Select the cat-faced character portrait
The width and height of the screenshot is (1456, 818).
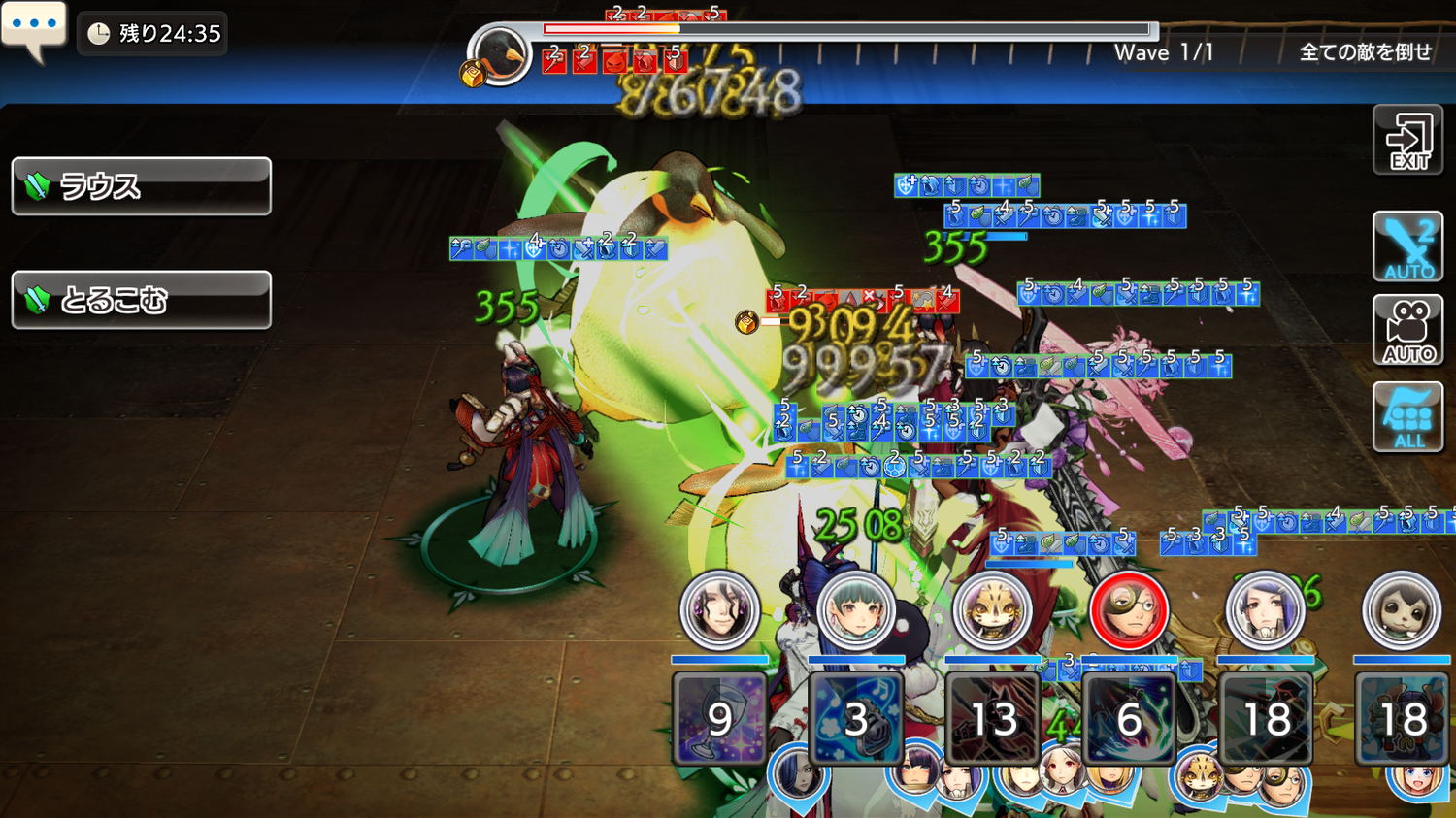992,610
